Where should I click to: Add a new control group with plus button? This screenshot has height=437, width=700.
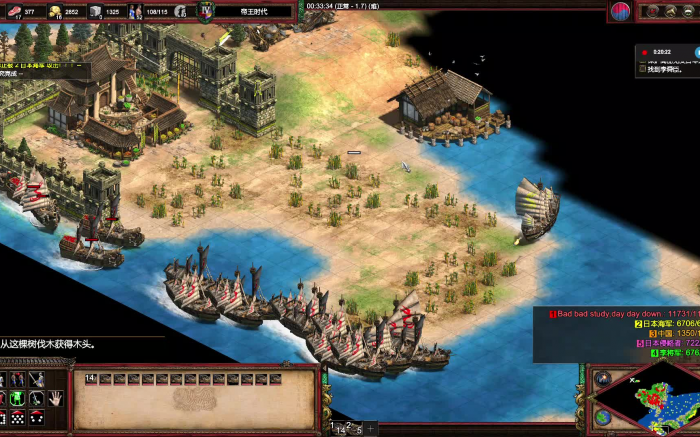click(371, 429)
